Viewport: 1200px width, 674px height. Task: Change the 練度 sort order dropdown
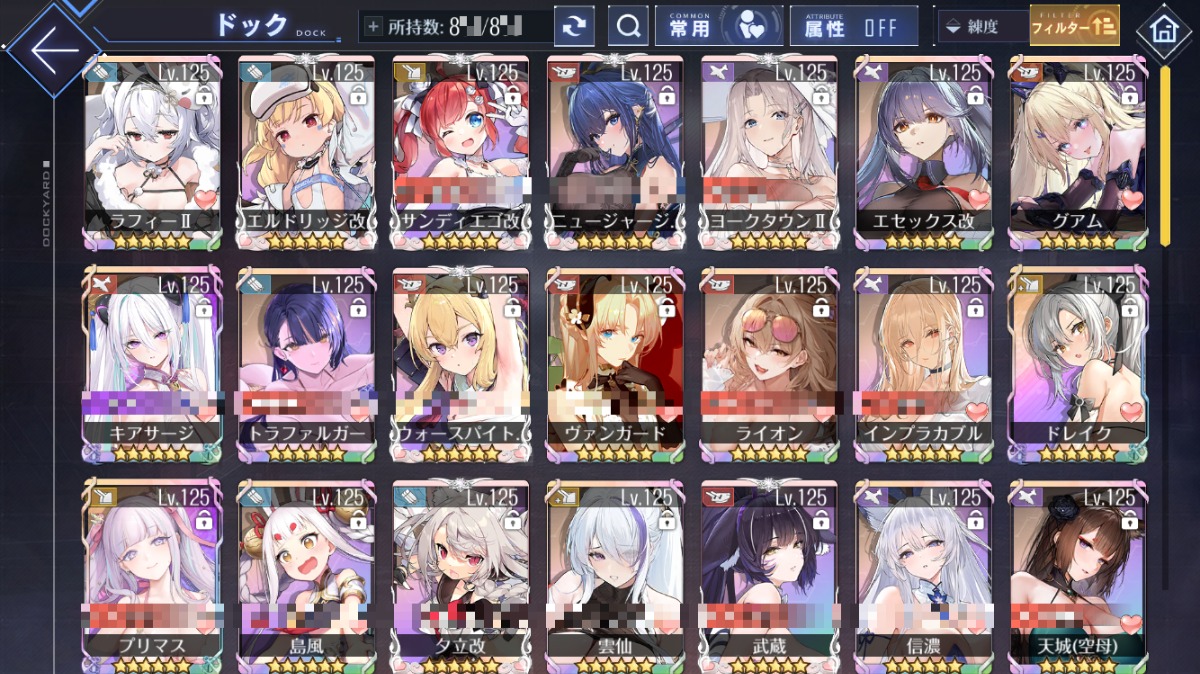tap(980, 27)
